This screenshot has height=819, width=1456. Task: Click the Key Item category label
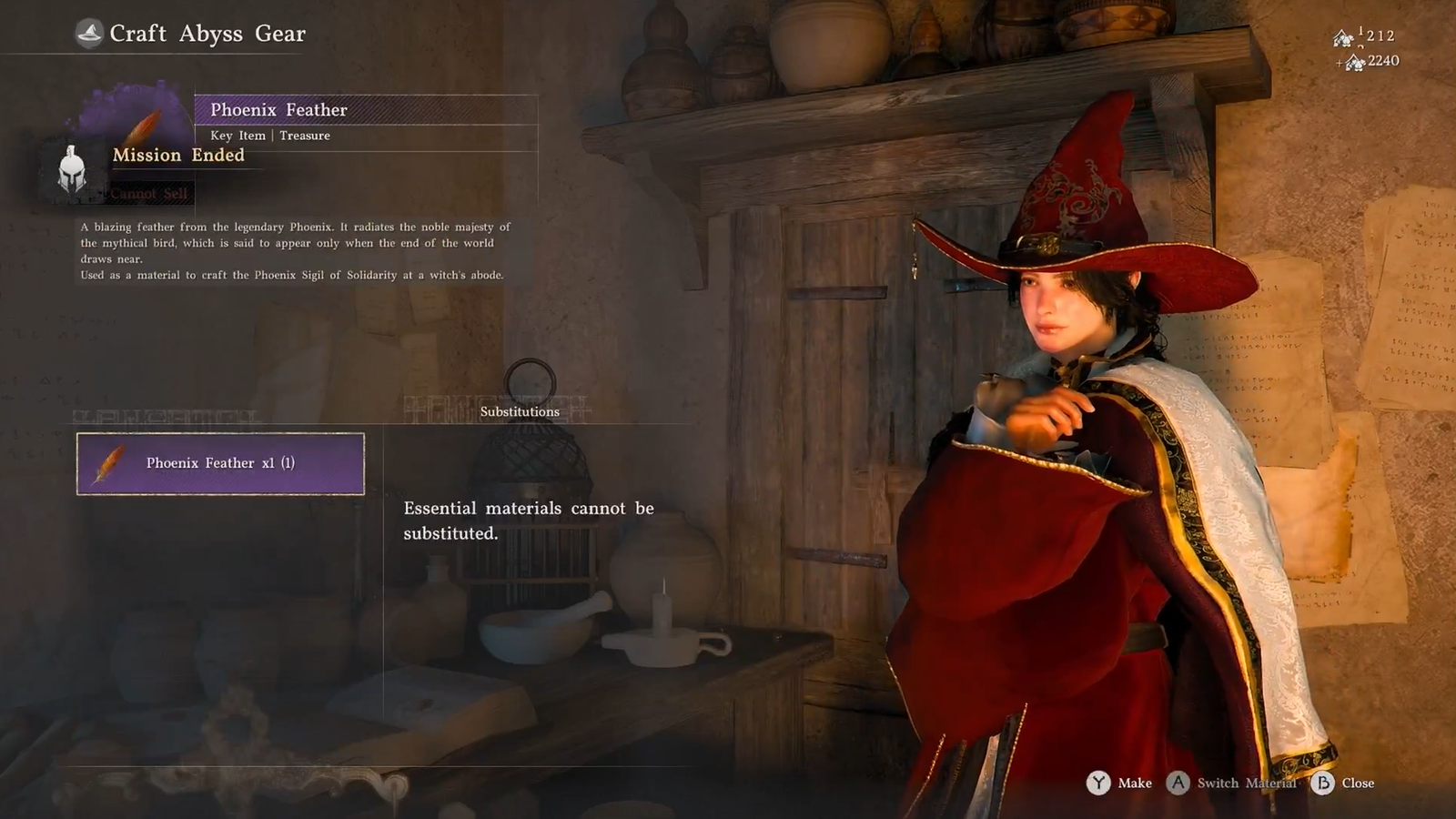[x=236, y=135]
